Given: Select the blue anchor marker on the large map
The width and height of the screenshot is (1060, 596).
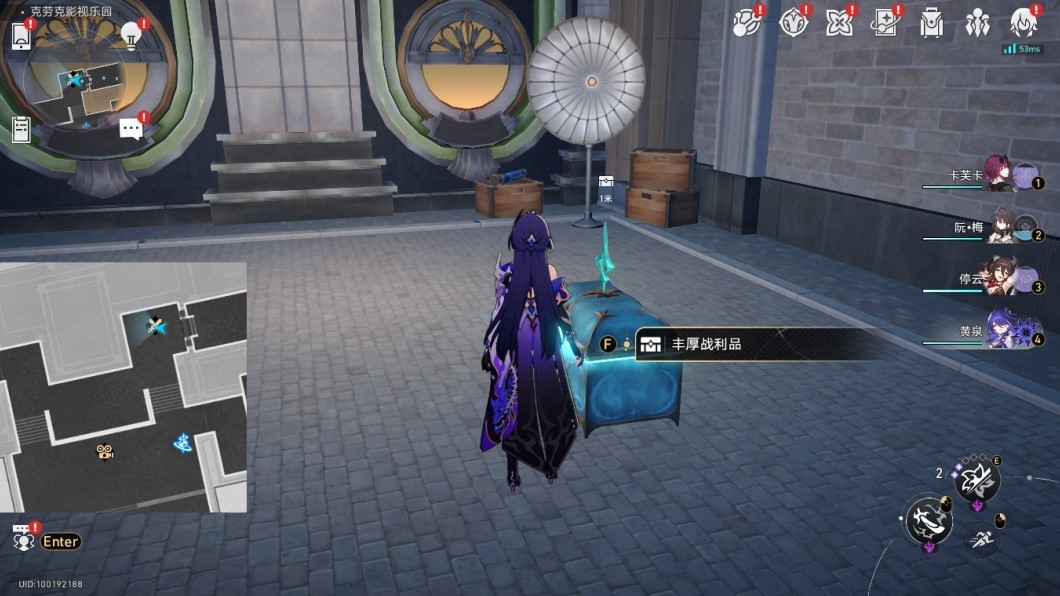Looking at the screenshot, I should 183,442.
